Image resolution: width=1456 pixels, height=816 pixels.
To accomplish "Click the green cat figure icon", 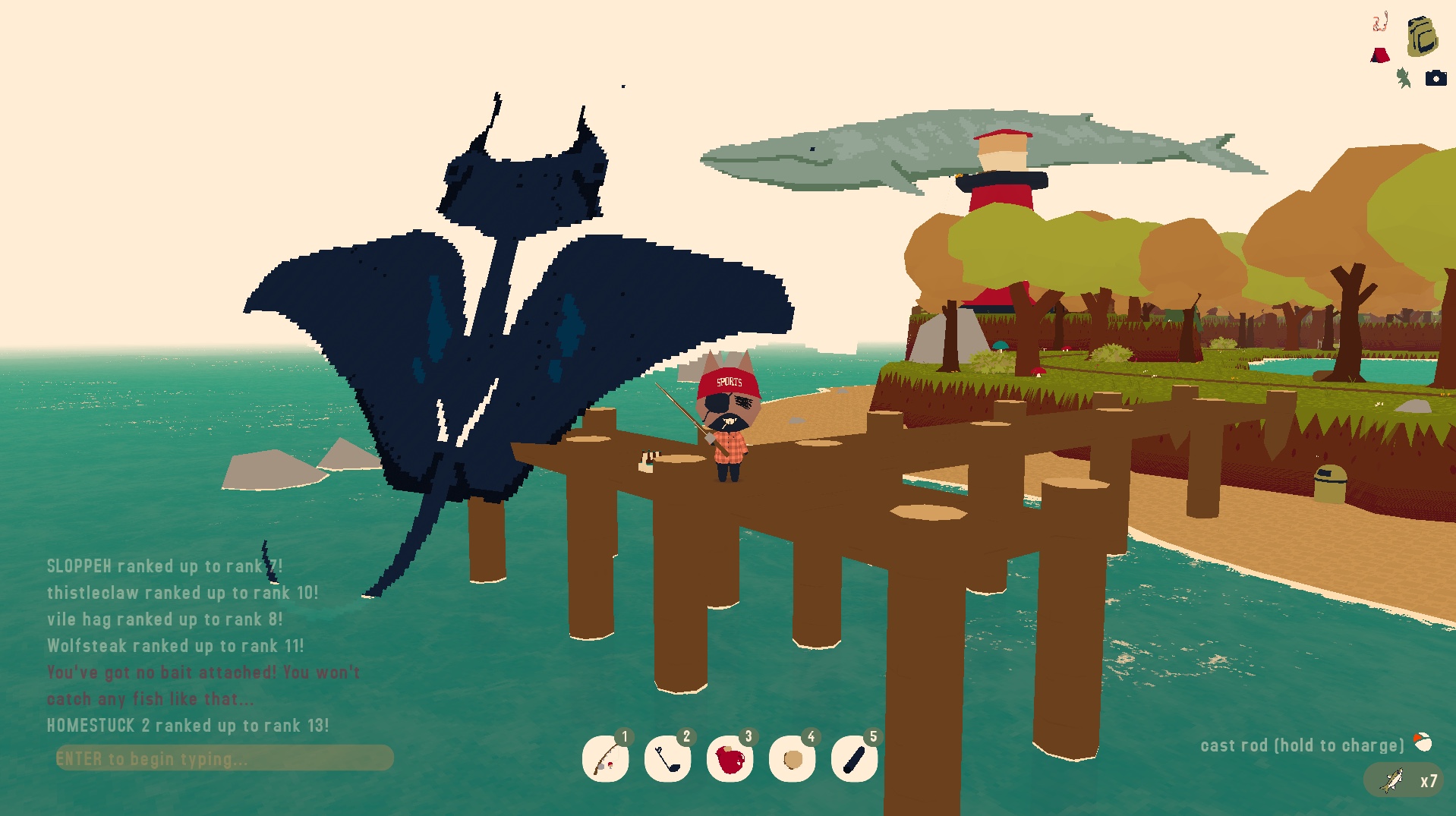I will point(1404,77).
